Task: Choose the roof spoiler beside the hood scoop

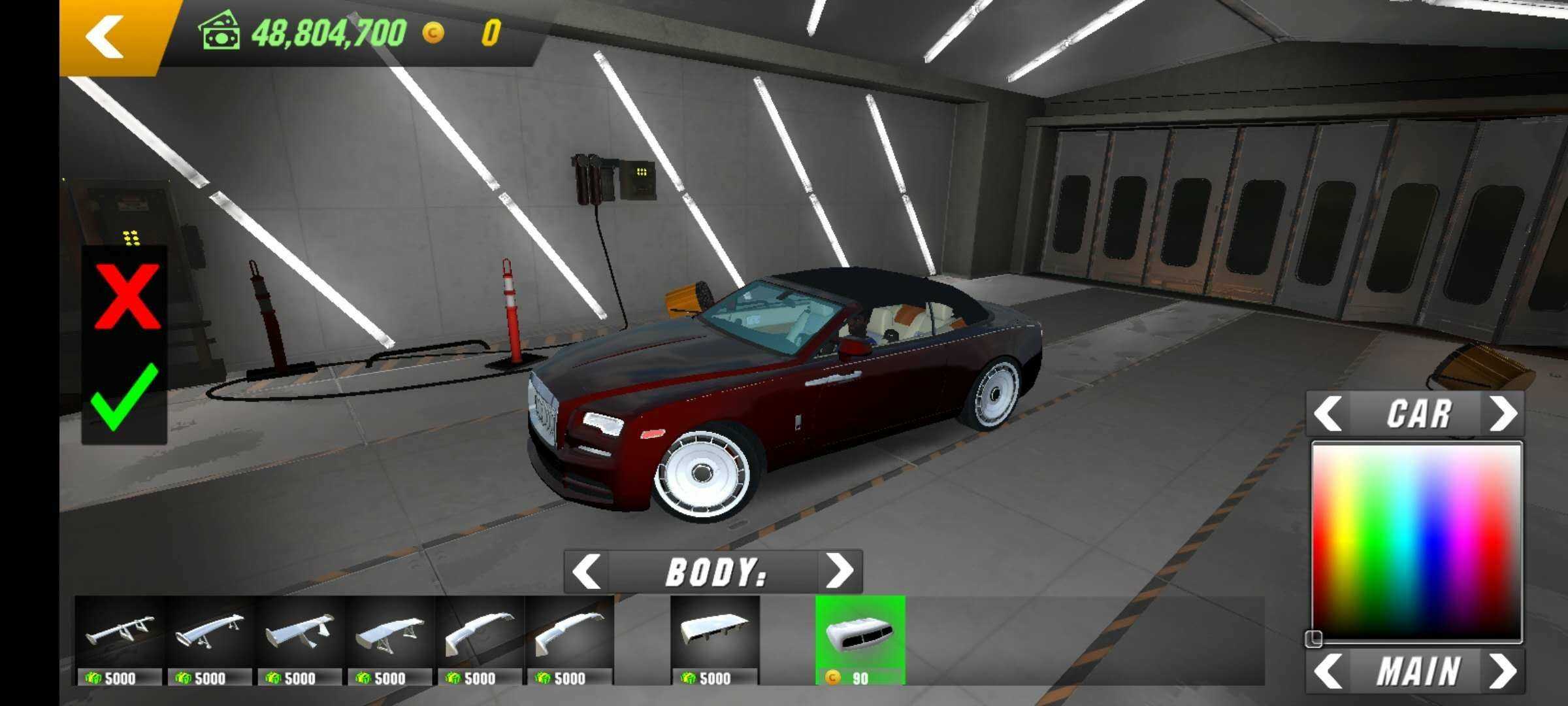Action: [x=714, y=639]
